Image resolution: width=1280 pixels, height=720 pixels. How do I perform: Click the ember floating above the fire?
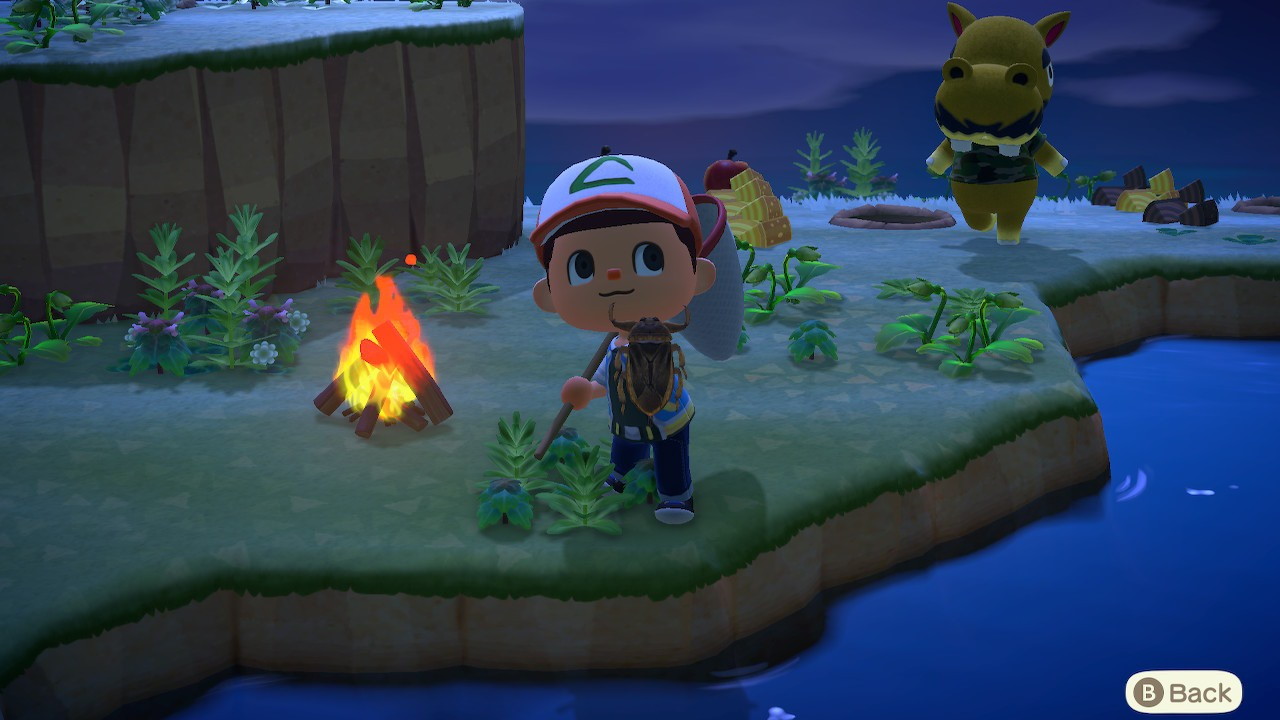409,261
